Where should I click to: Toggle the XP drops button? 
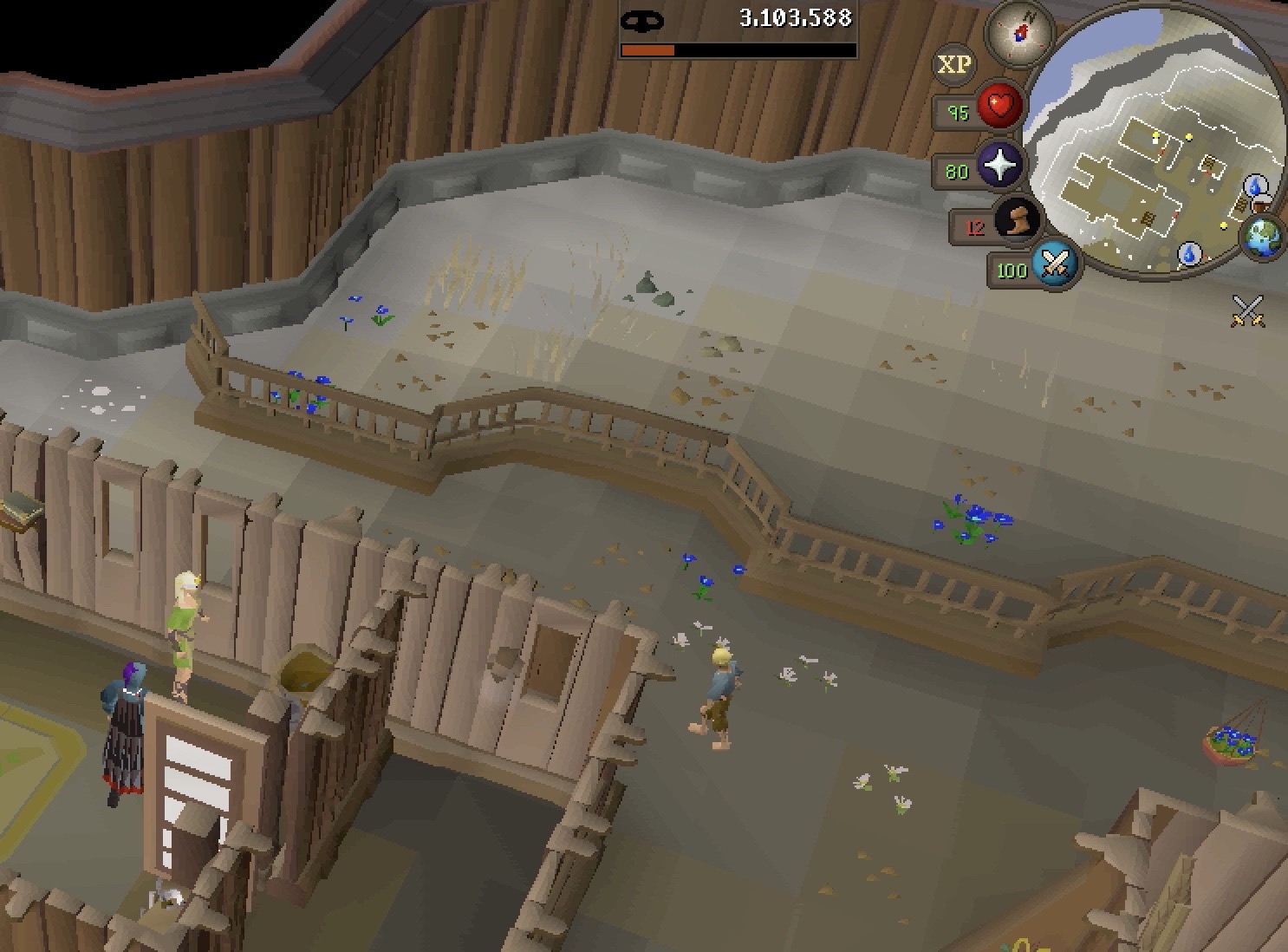(954, 65)
